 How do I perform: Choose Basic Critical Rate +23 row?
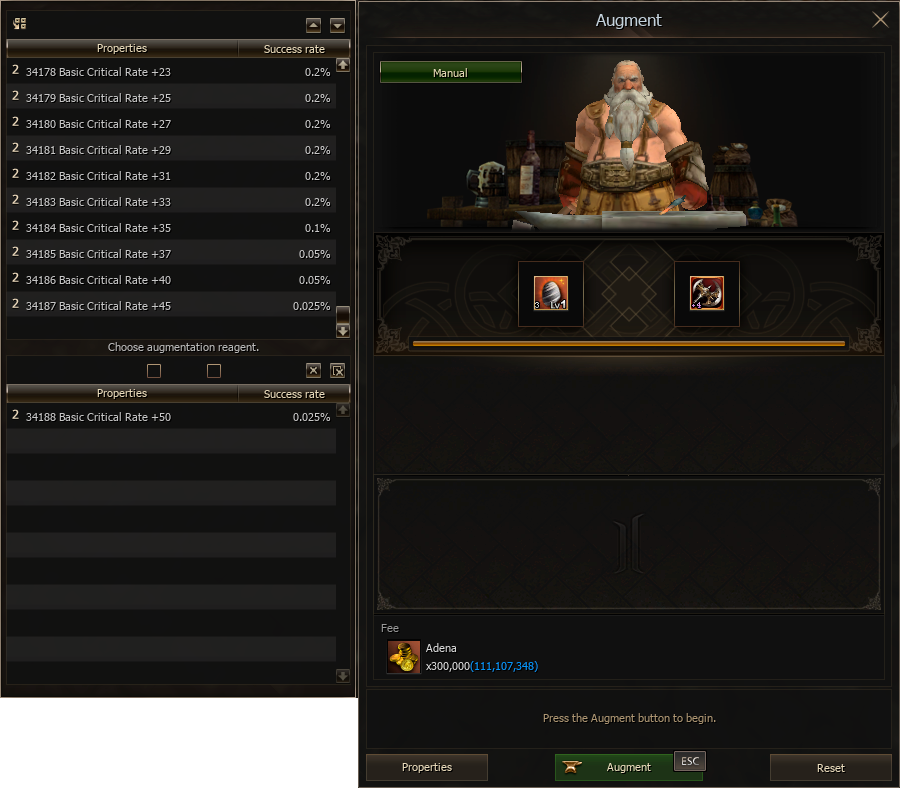[x=170, y=72]
